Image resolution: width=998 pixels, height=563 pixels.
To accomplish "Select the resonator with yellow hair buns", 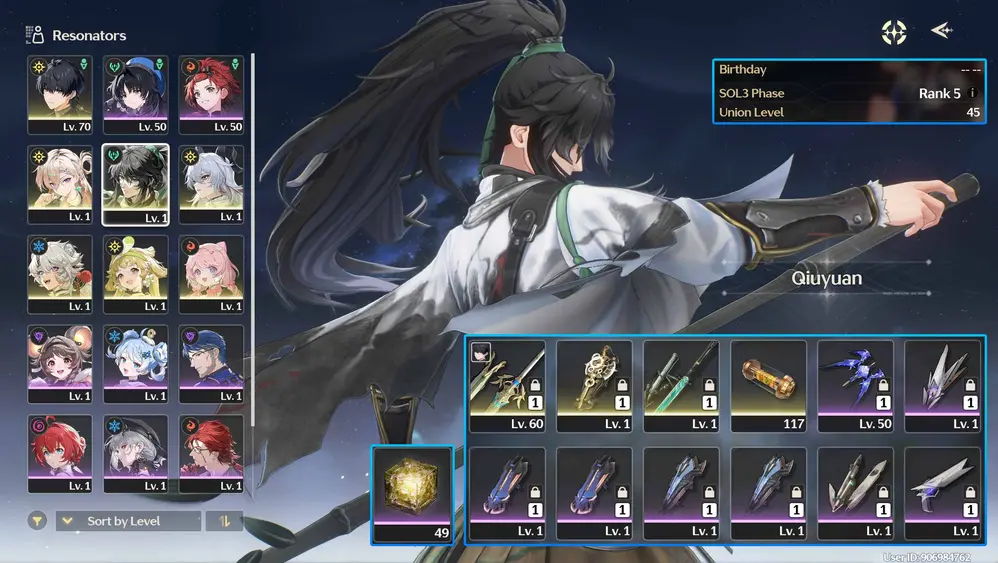I will coord(135,274).
